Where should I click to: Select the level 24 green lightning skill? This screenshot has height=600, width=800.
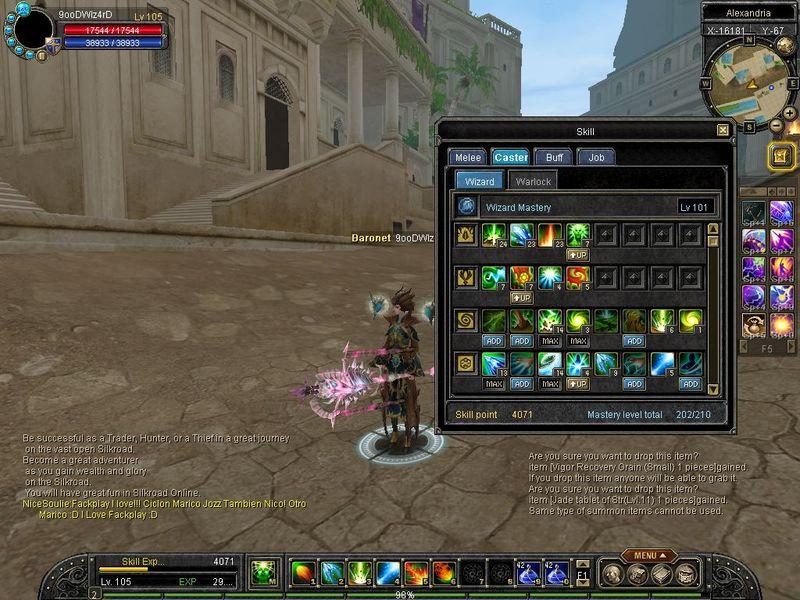[493, 236]
